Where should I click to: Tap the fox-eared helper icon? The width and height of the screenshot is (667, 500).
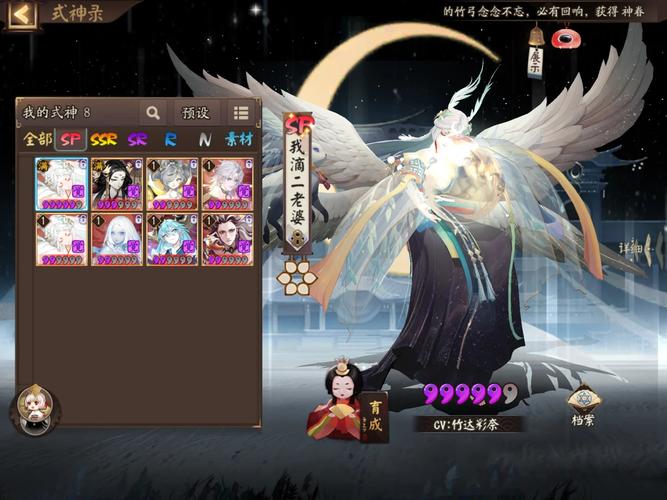click(36, 408)
